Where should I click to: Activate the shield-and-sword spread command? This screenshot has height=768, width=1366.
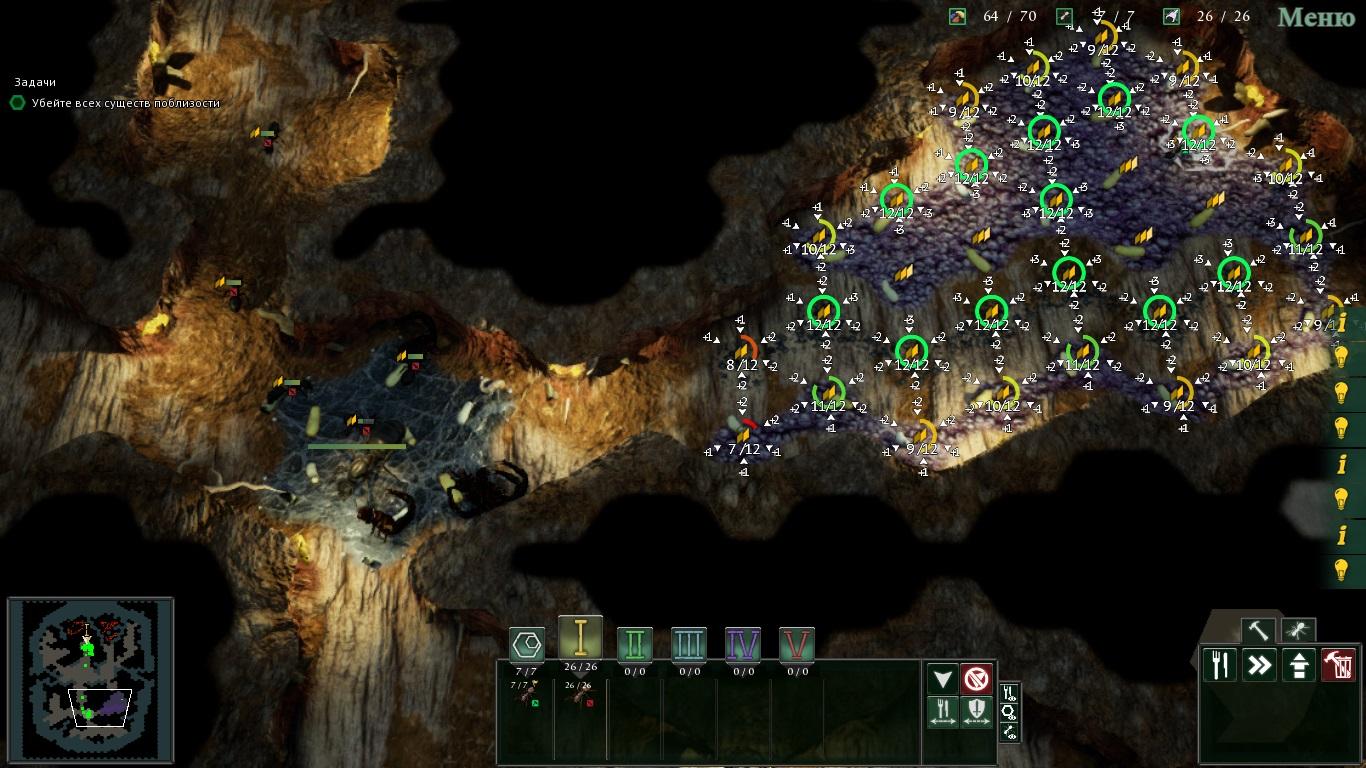[x=977, y=712]
